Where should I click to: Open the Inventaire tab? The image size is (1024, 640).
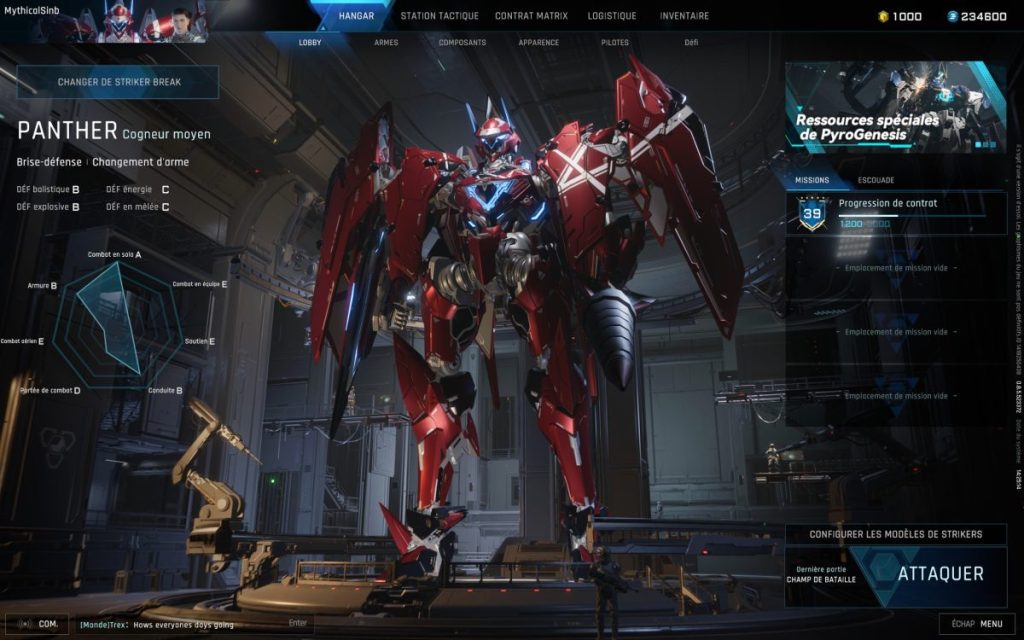click(x=684, y=16)
